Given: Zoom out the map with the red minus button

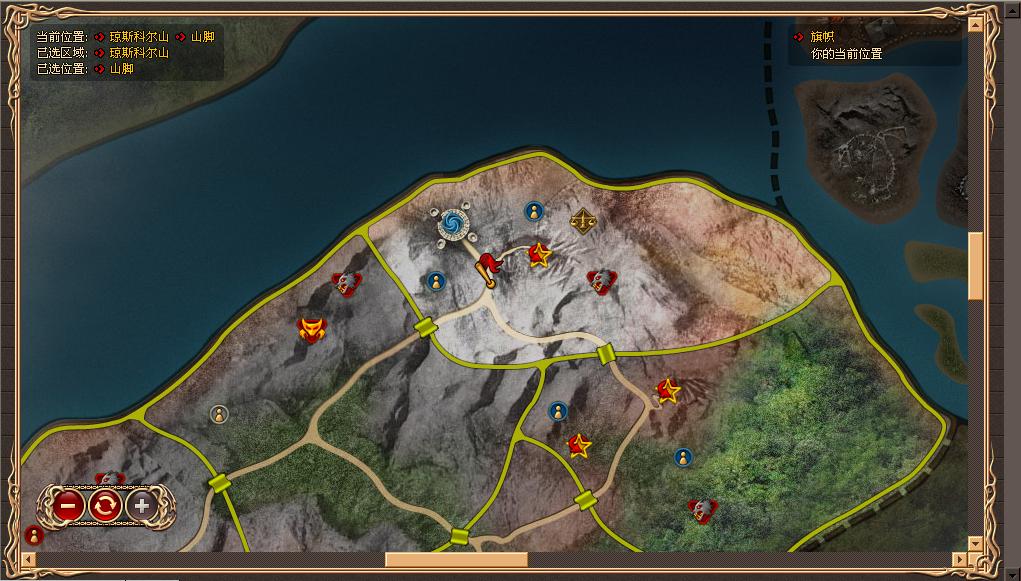Looking at the screenshot, I should [x=69, y=505].
